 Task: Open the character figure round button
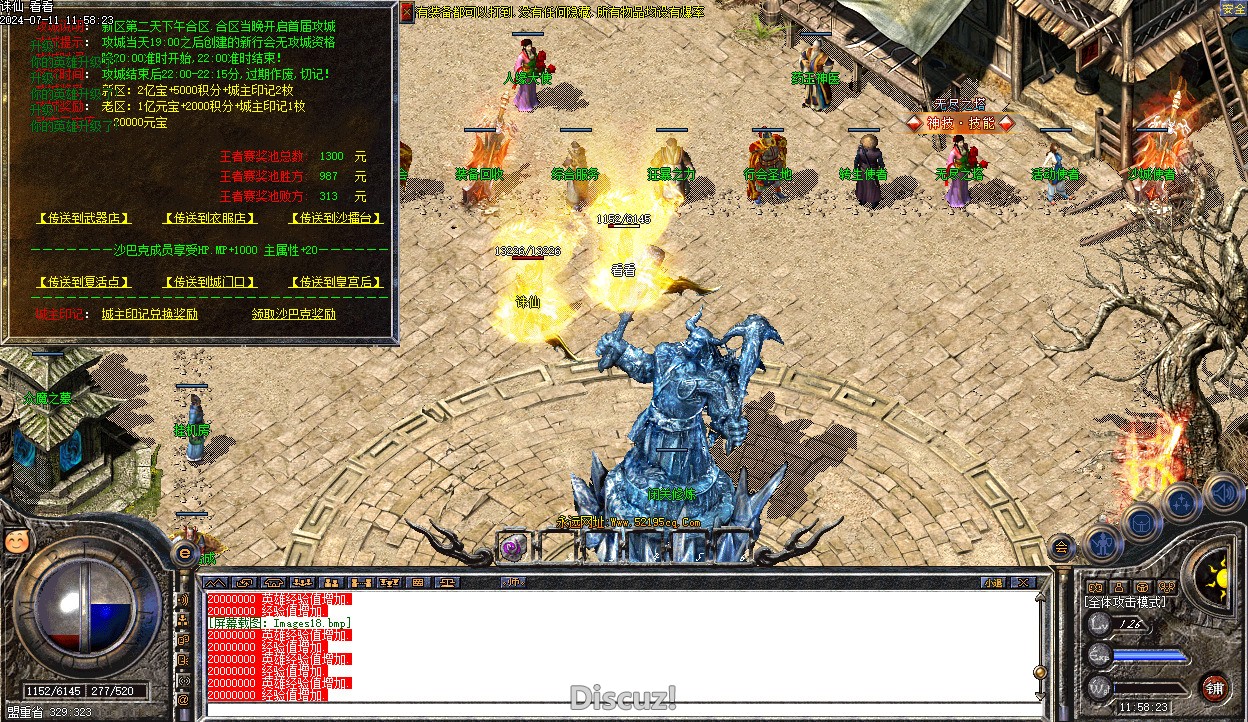(1102, 543)
